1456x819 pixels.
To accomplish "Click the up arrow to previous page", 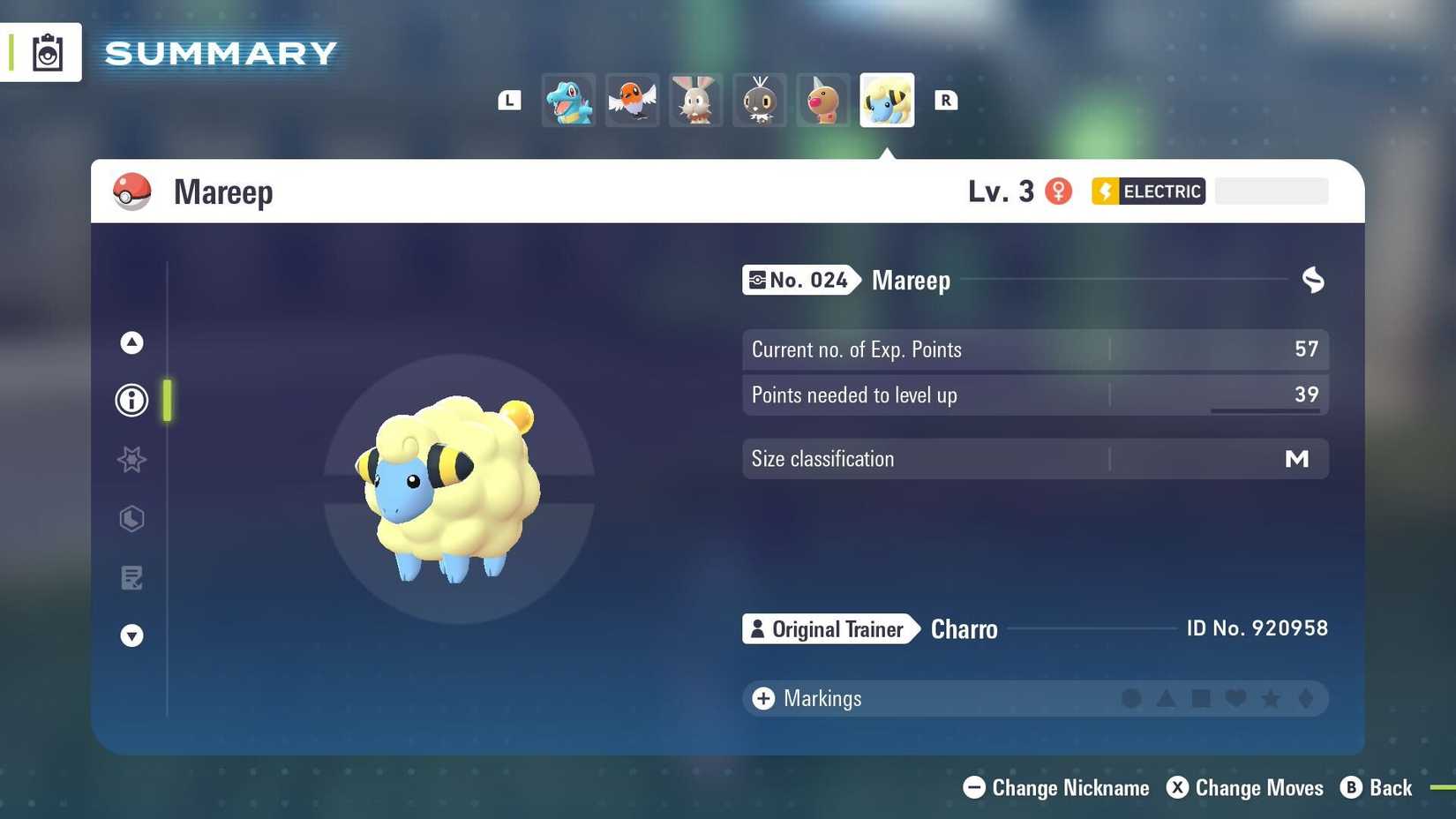I will (x=131, y=342).
